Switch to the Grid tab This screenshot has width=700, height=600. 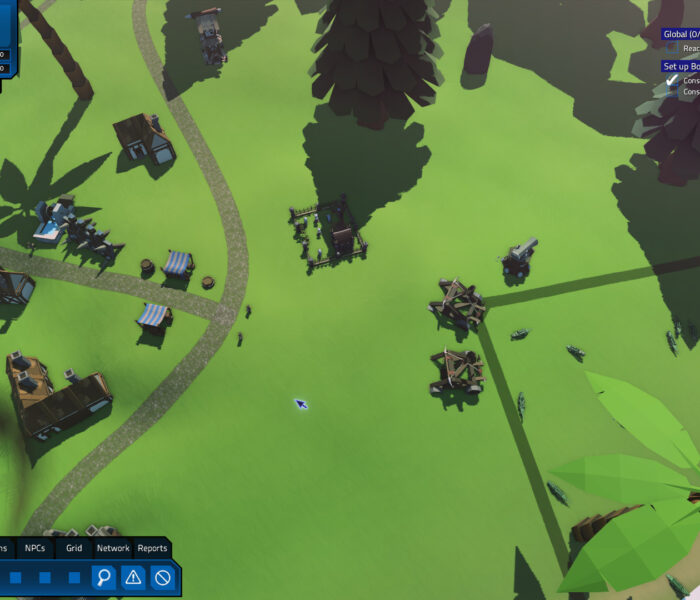point(74,548)
